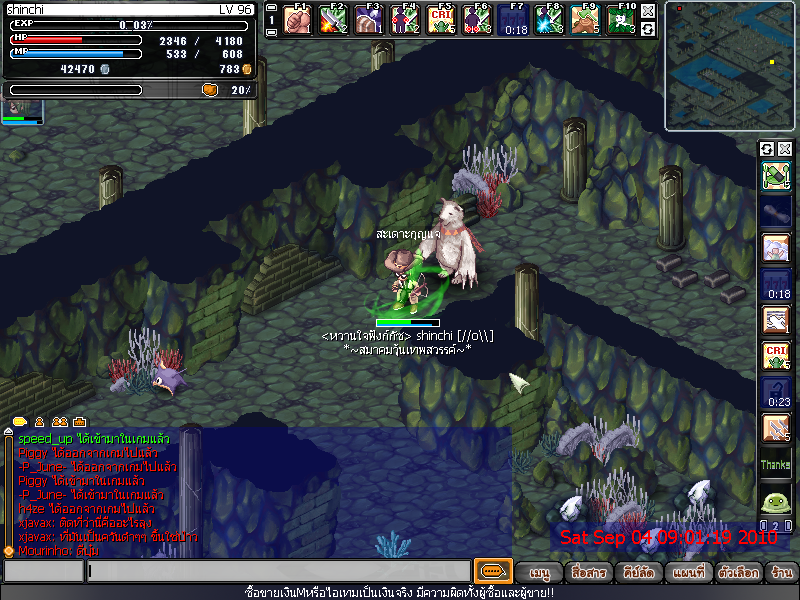Toggle the orange chat mode button

[x=492, y=572]
